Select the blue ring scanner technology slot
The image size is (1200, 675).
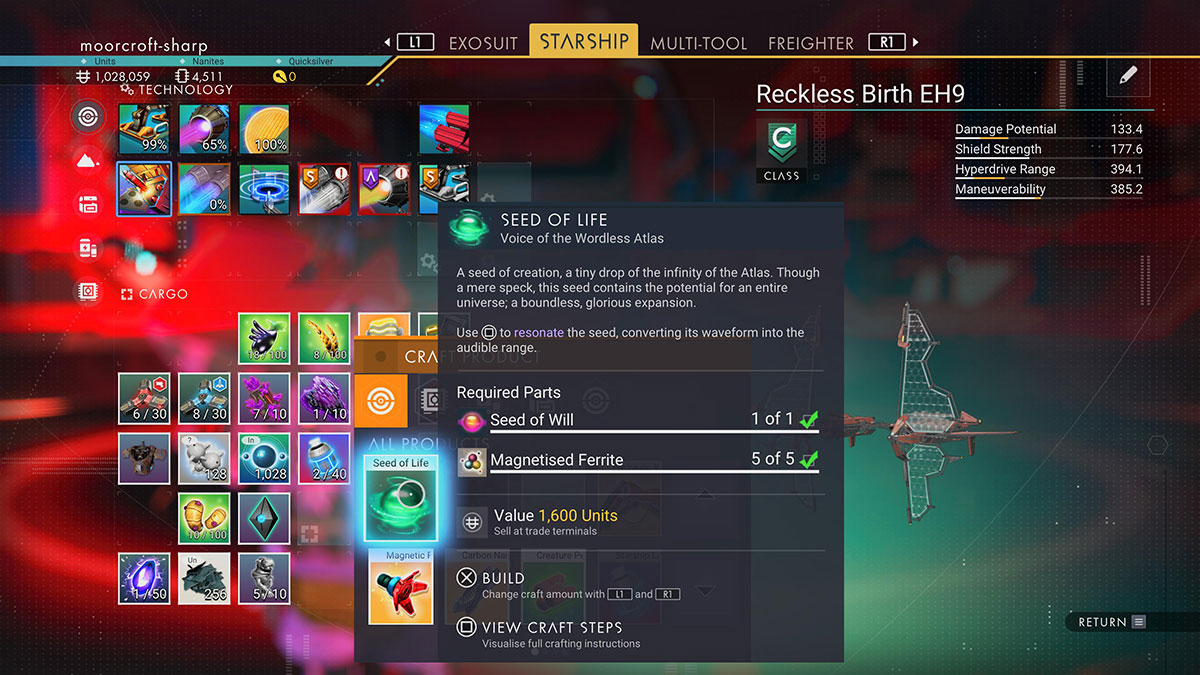coord(264,189)
